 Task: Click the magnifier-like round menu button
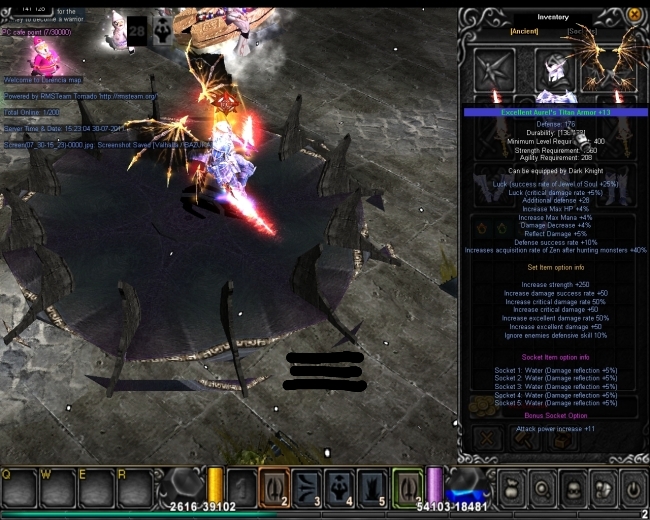pos(542,489)
